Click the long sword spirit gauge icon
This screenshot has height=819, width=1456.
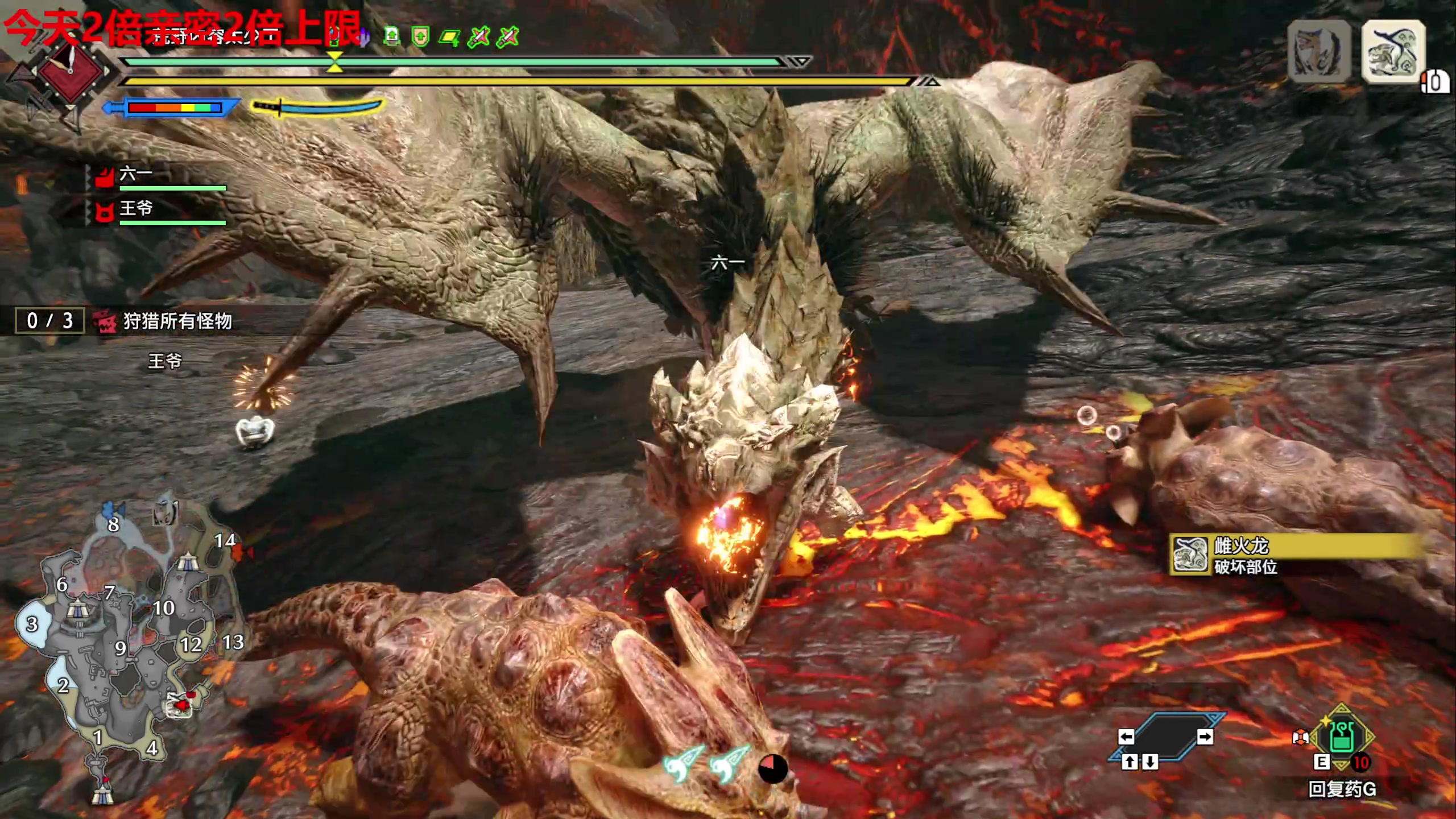317,107
